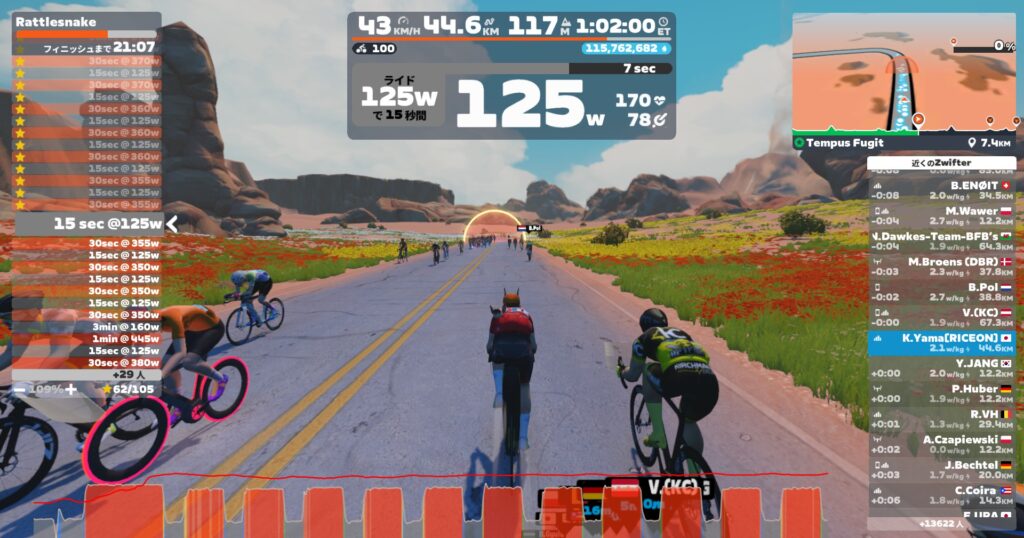Click the Rattlesnake workout title

40,20
